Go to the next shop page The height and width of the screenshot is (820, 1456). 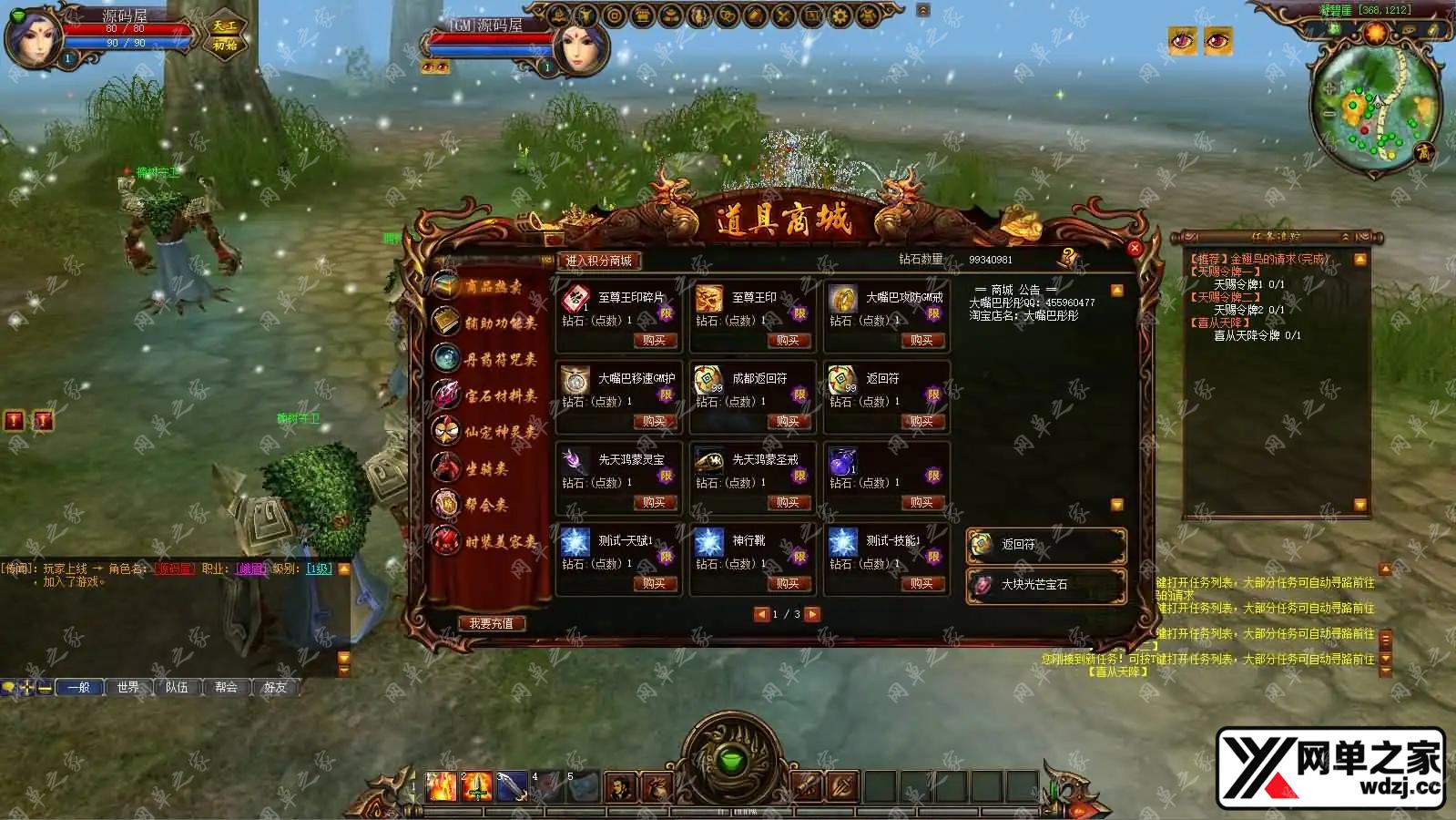(x=812, y=614)
